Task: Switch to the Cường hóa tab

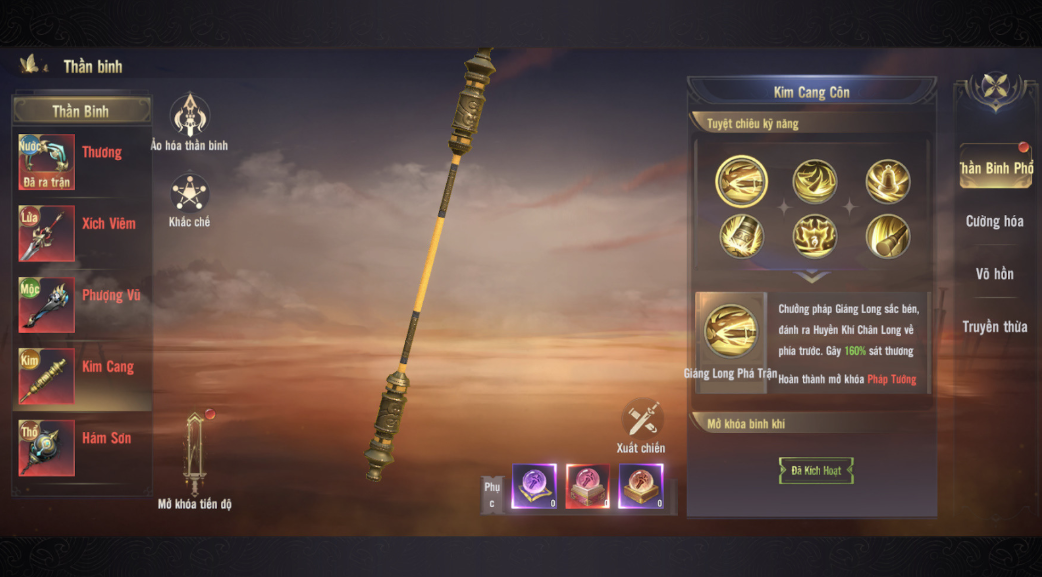Action: pyautogui.click(x=995, y=221)
